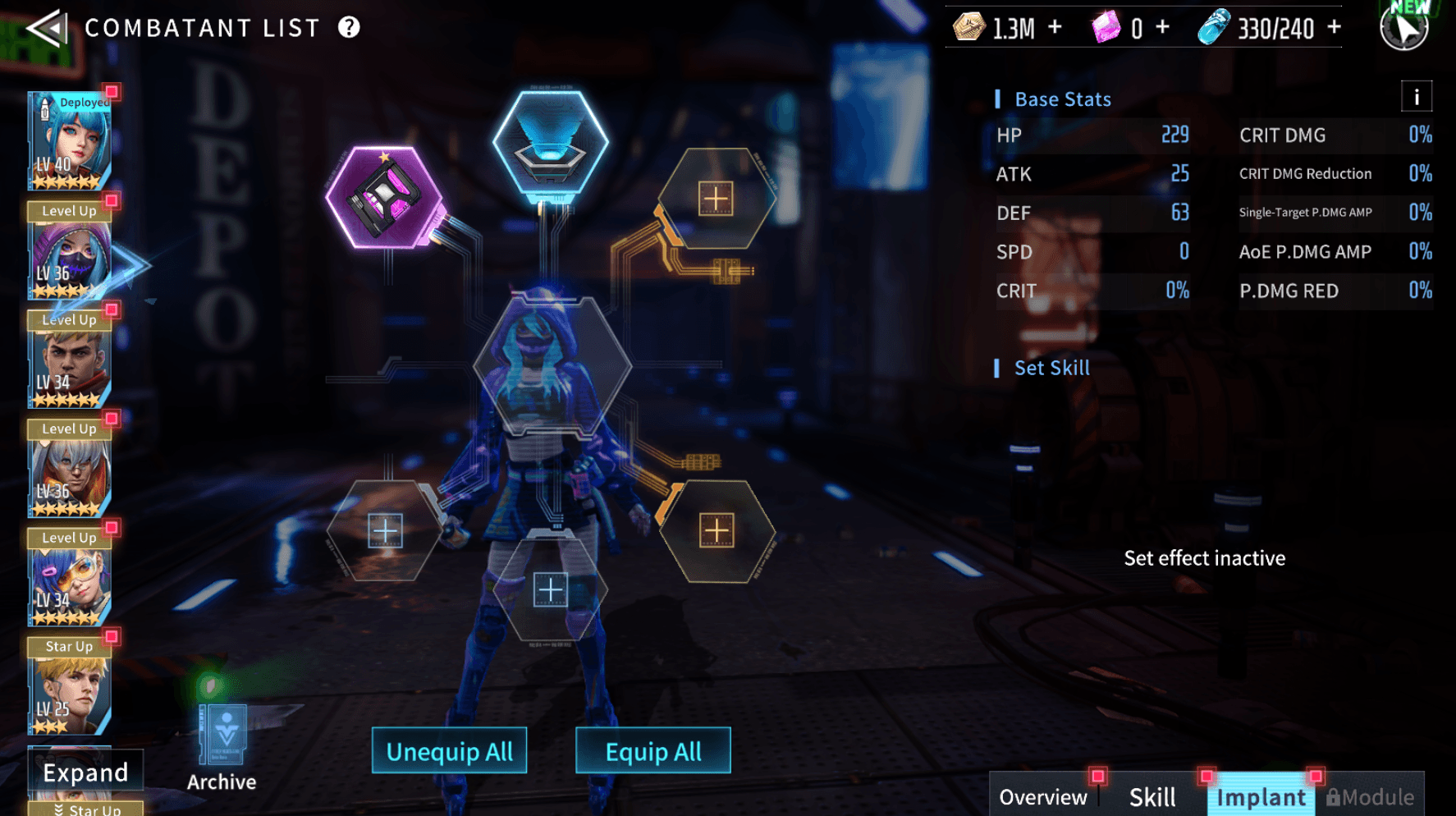Add pink gems with the plus button

[x=1162, y=28]
